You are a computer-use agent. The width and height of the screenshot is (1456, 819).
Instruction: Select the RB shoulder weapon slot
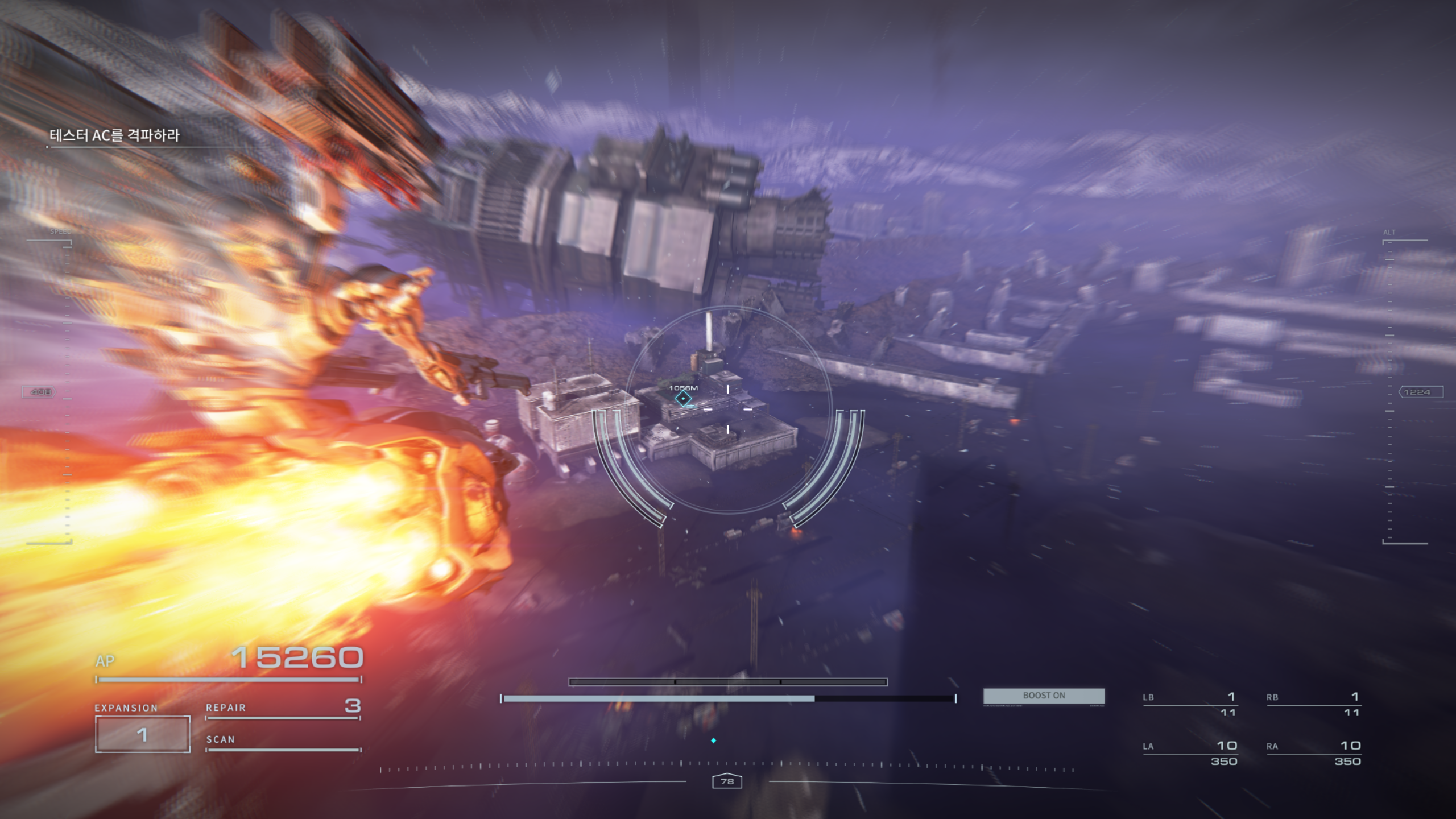coord(1313,704)
